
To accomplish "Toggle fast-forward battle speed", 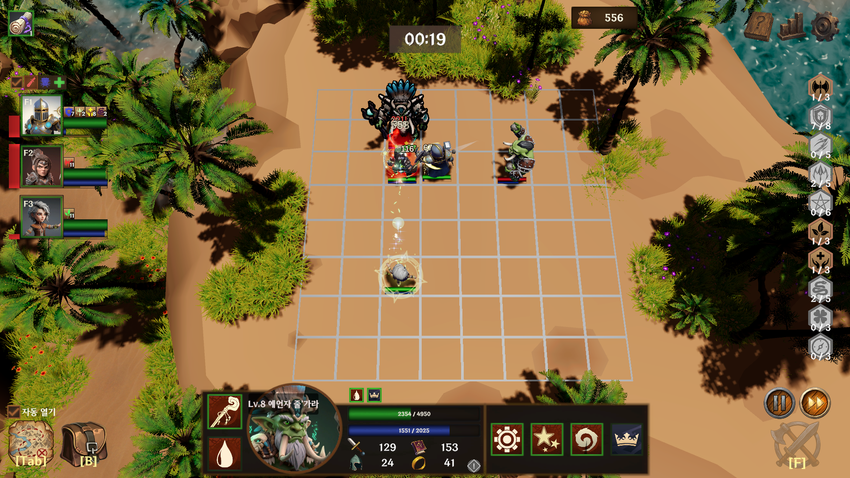I will [814, 403].
